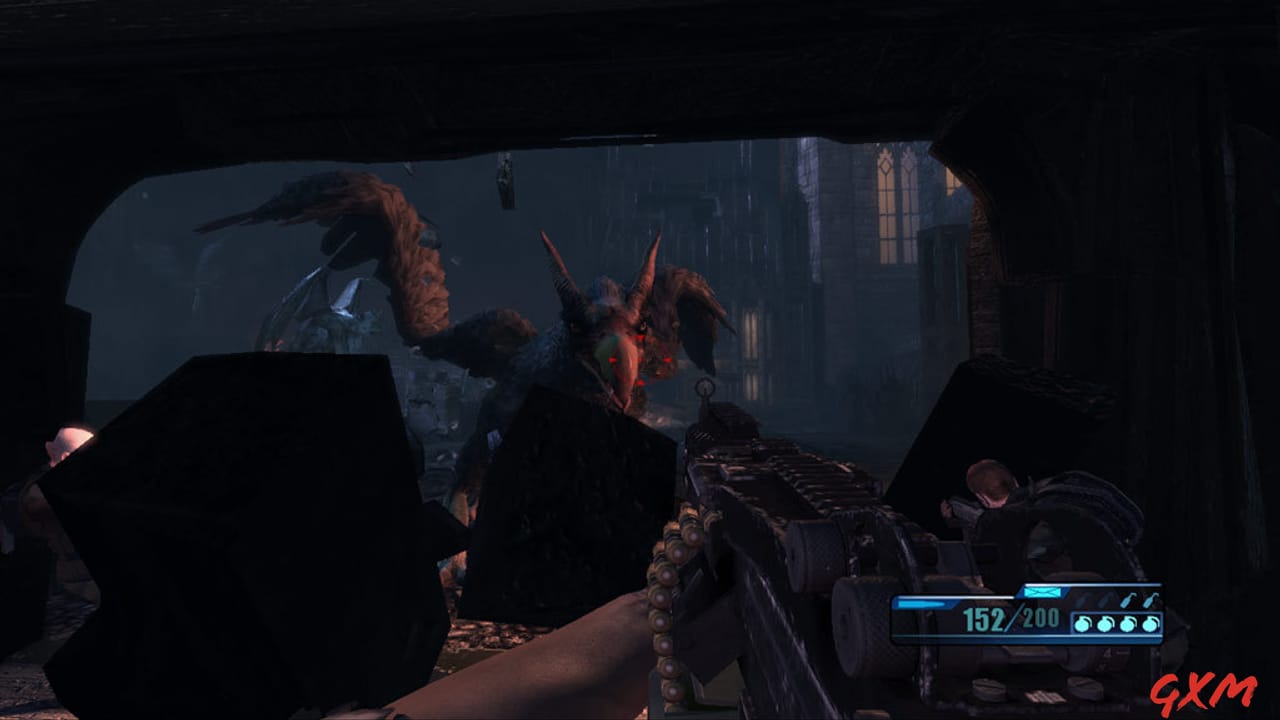Select the first grenade icon
Screen dimensions: 1280x720
click(1082, 623)
